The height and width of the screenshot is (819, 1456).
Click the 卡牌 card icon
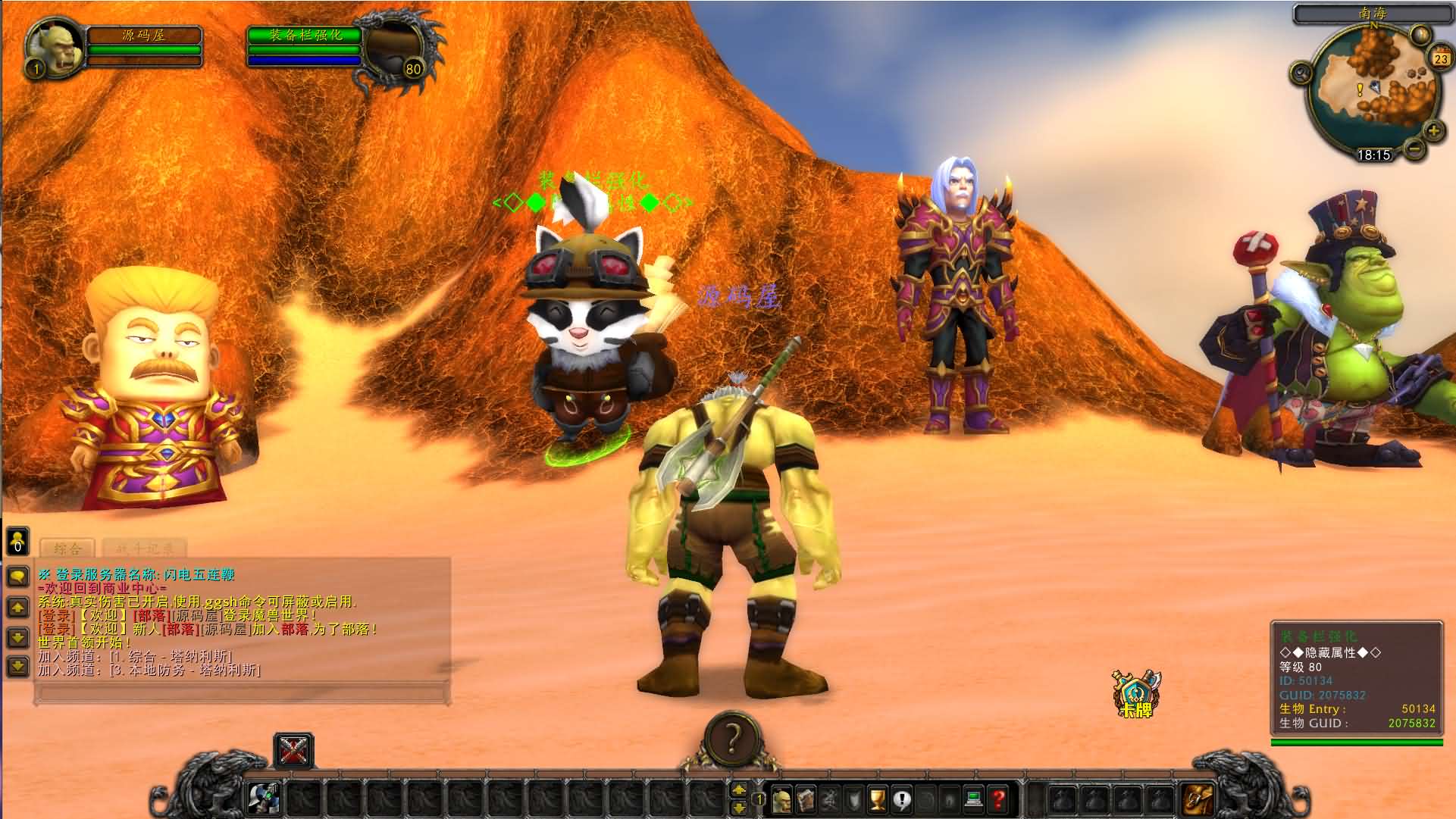[x=1135, y=693]
